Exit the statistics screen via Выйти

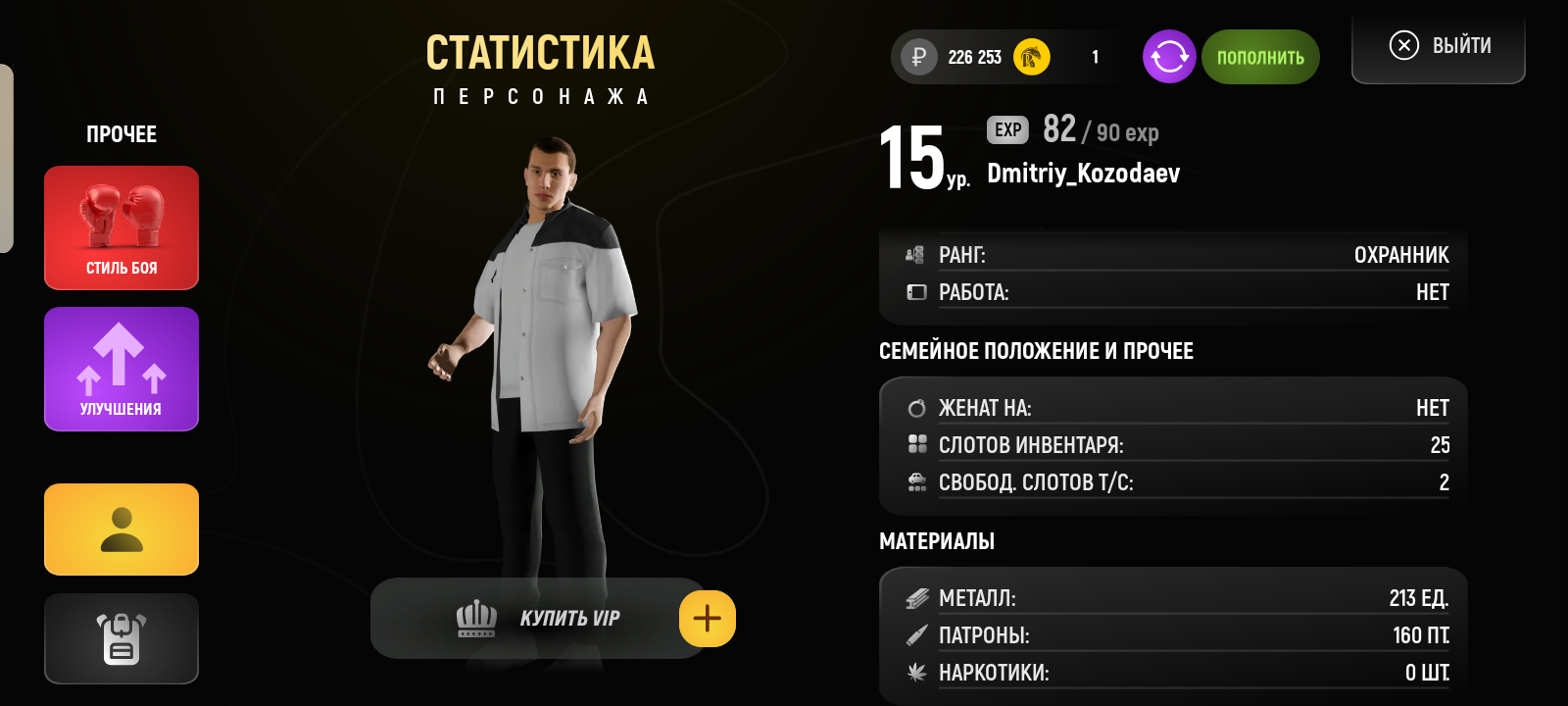(1439, 46)
